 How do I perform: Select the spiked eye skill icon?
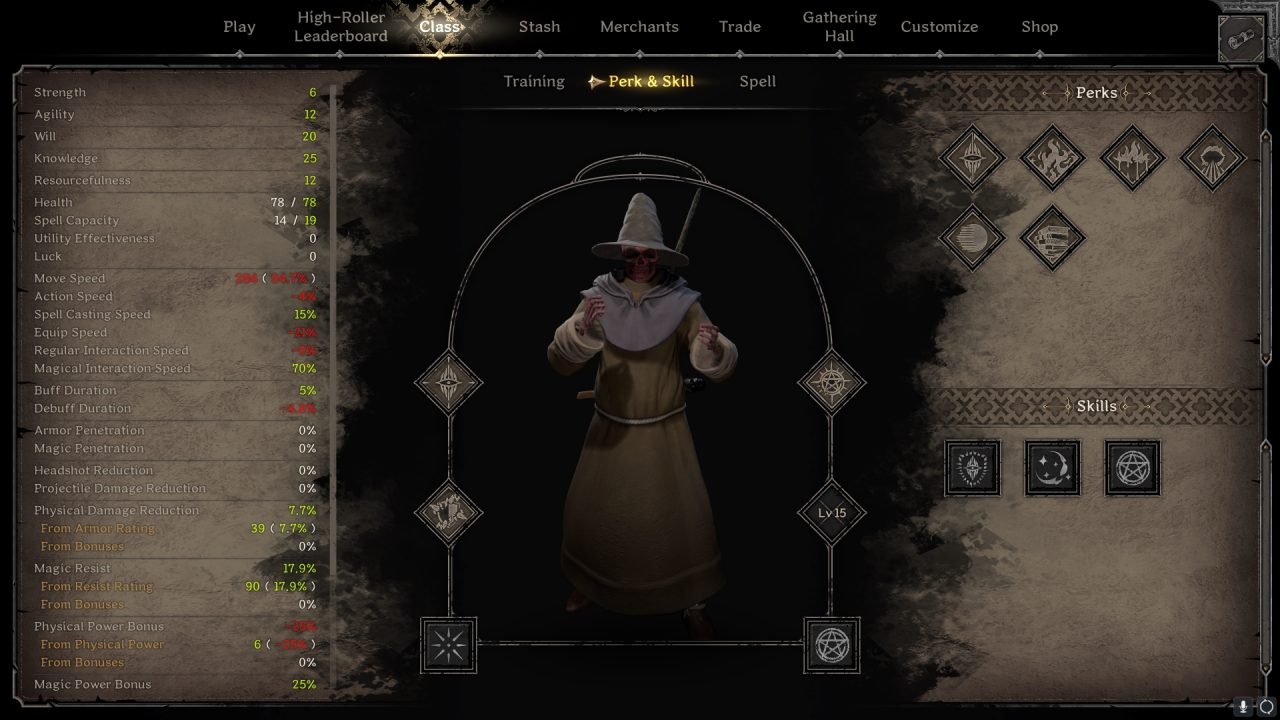tap(971, 467)
